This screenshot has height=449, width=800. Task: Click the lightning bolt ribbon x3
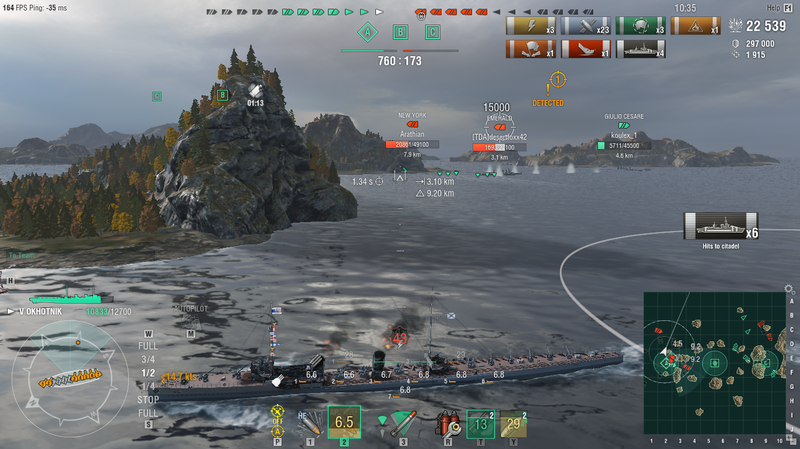tap(532, 26)
